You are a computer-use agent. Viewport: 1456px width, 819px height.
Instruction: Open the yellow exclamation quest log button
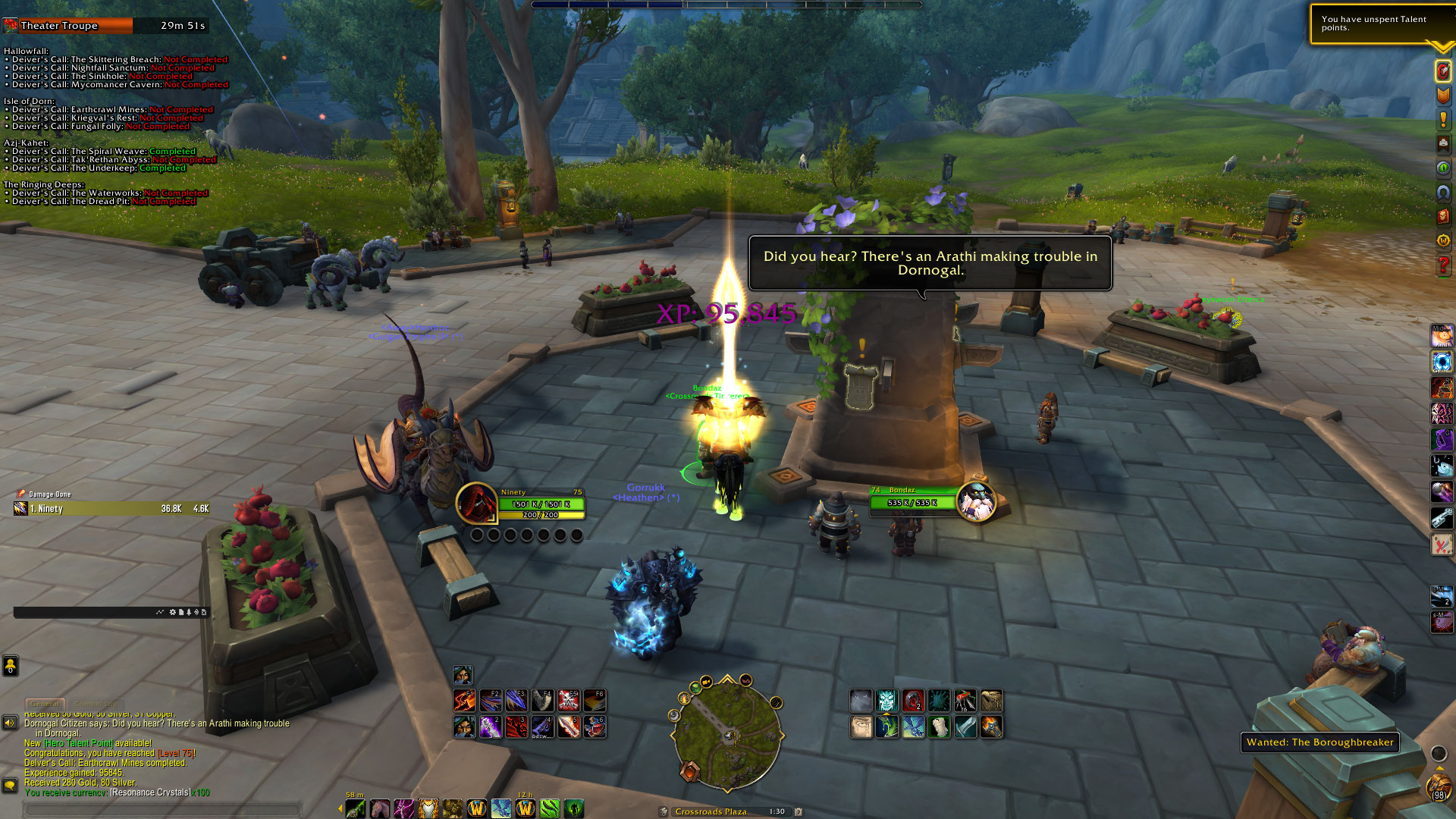click(1442, 120)
